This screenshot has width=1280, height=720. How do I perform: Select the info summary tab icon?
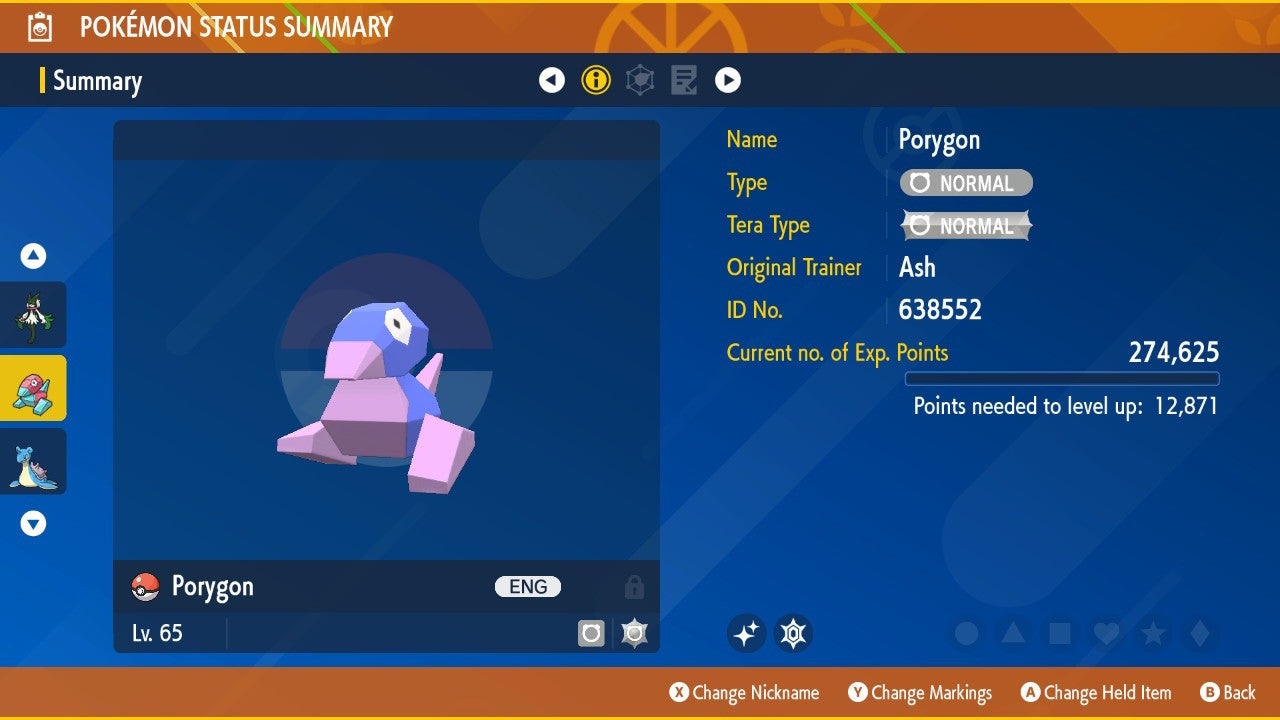[596, 80]
